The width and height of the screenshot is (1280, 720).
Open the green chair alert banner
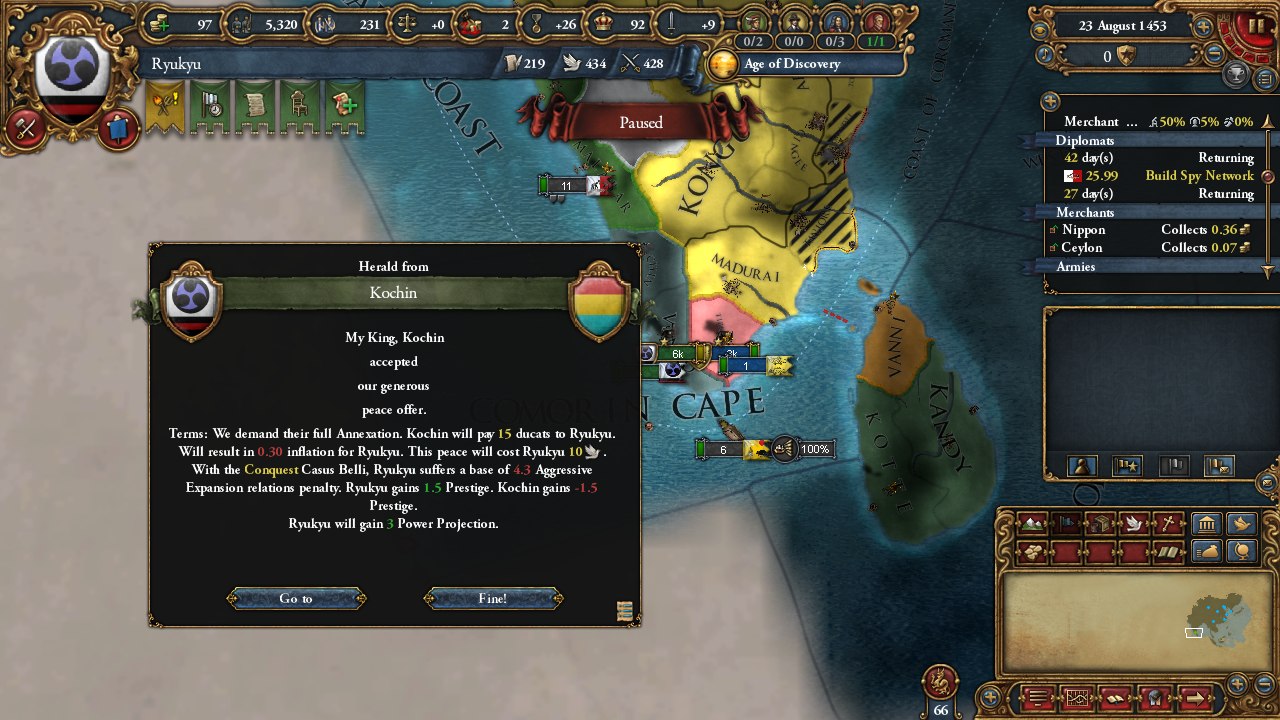point(298,105)
